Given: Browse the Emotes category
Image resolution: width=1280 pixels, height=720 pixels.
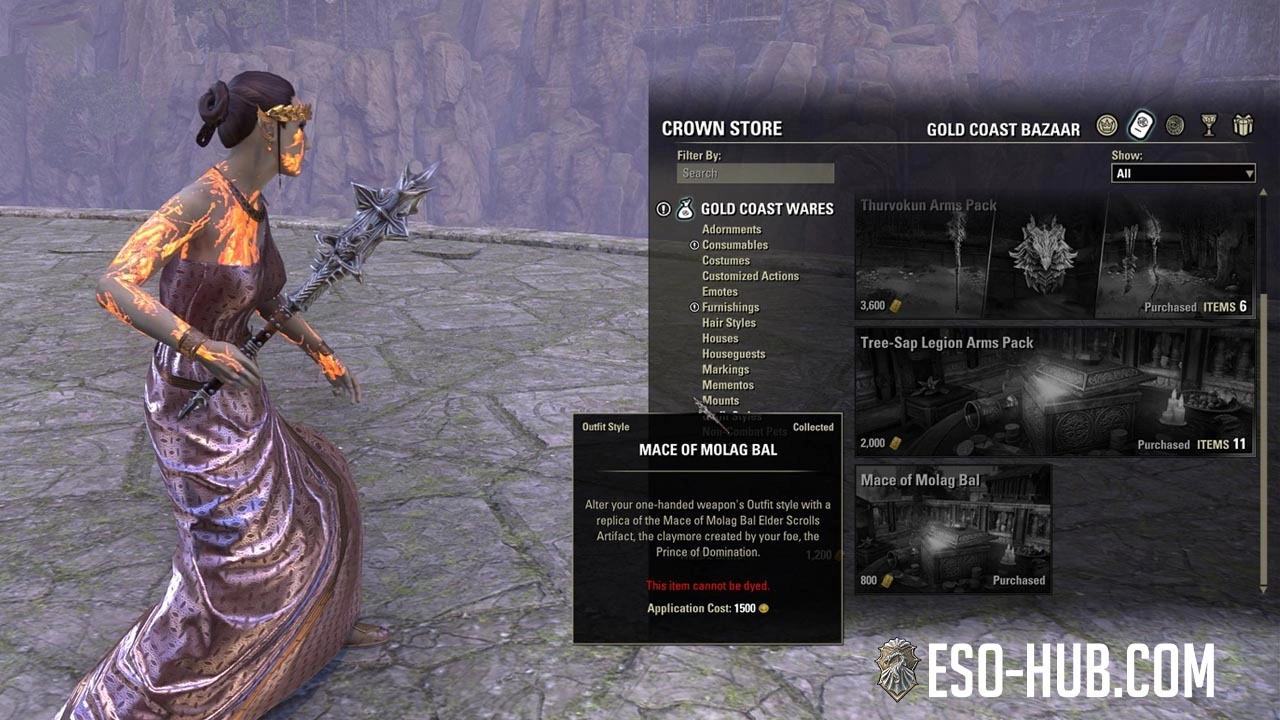Looking at the screenshot, I should click(720, 292).
